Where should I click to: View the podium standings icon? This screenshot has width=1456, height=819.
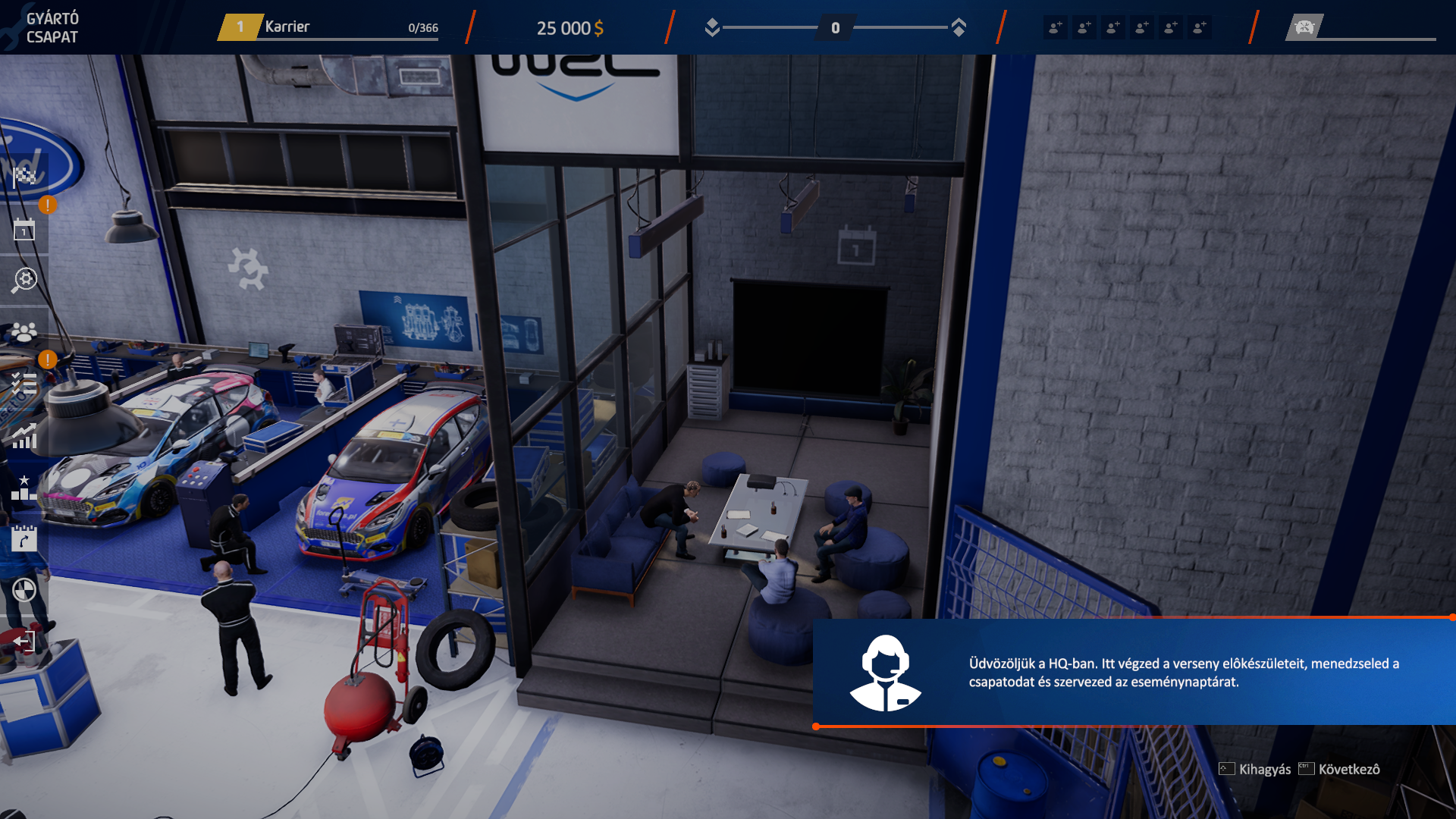click(x=24, y=488)
